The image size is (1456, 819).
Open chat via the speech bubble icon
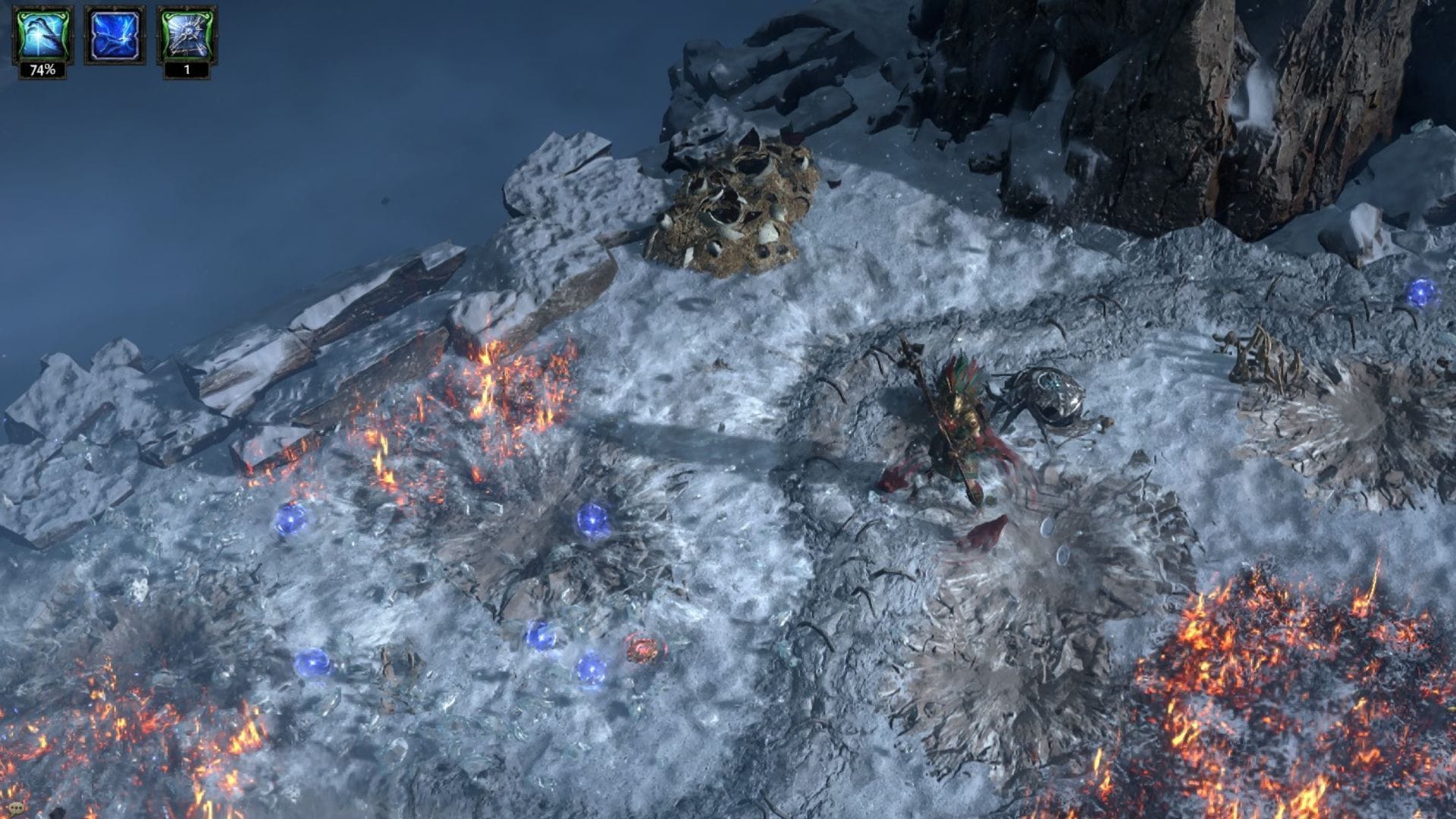pyautogui.click(x=17, y=806)
